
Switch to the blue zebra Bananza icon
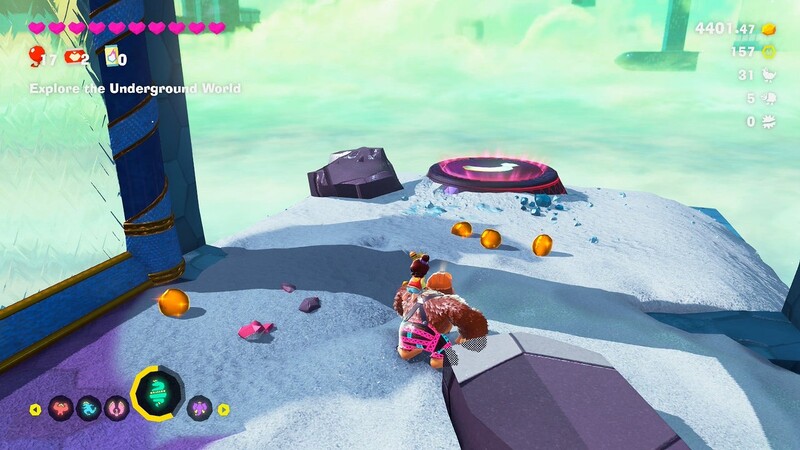tap(89, 408)
